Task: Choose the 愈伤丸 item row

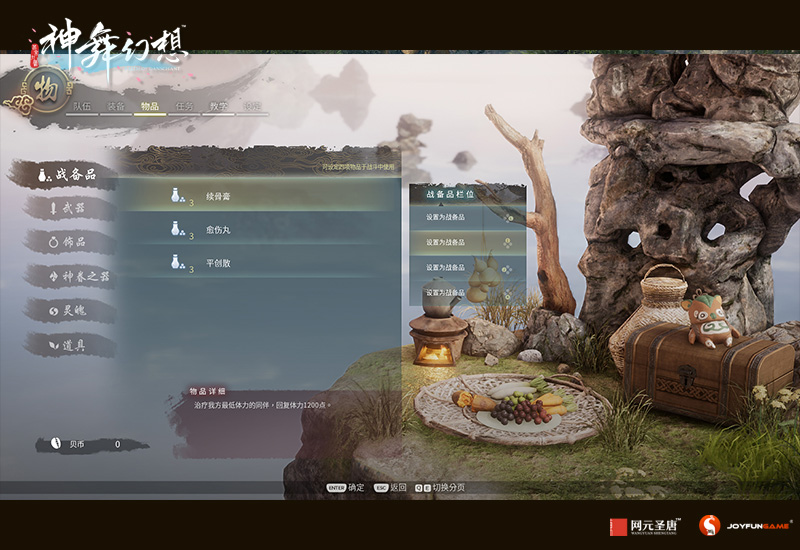Action: (x=258, y=230)
